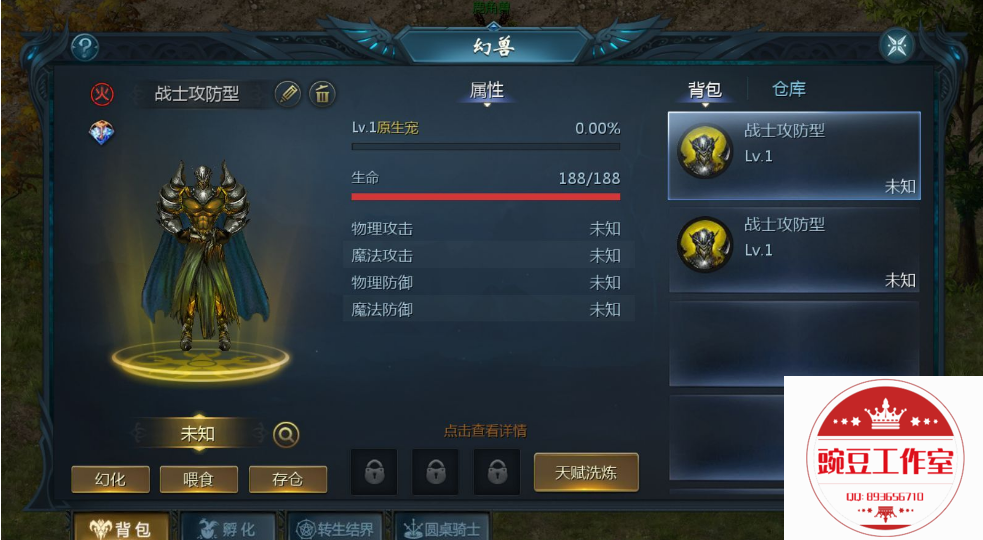983x540 pixels.
Task: Choose the 幻化 button
Action: pyautogui.click(x=110, y=479)
